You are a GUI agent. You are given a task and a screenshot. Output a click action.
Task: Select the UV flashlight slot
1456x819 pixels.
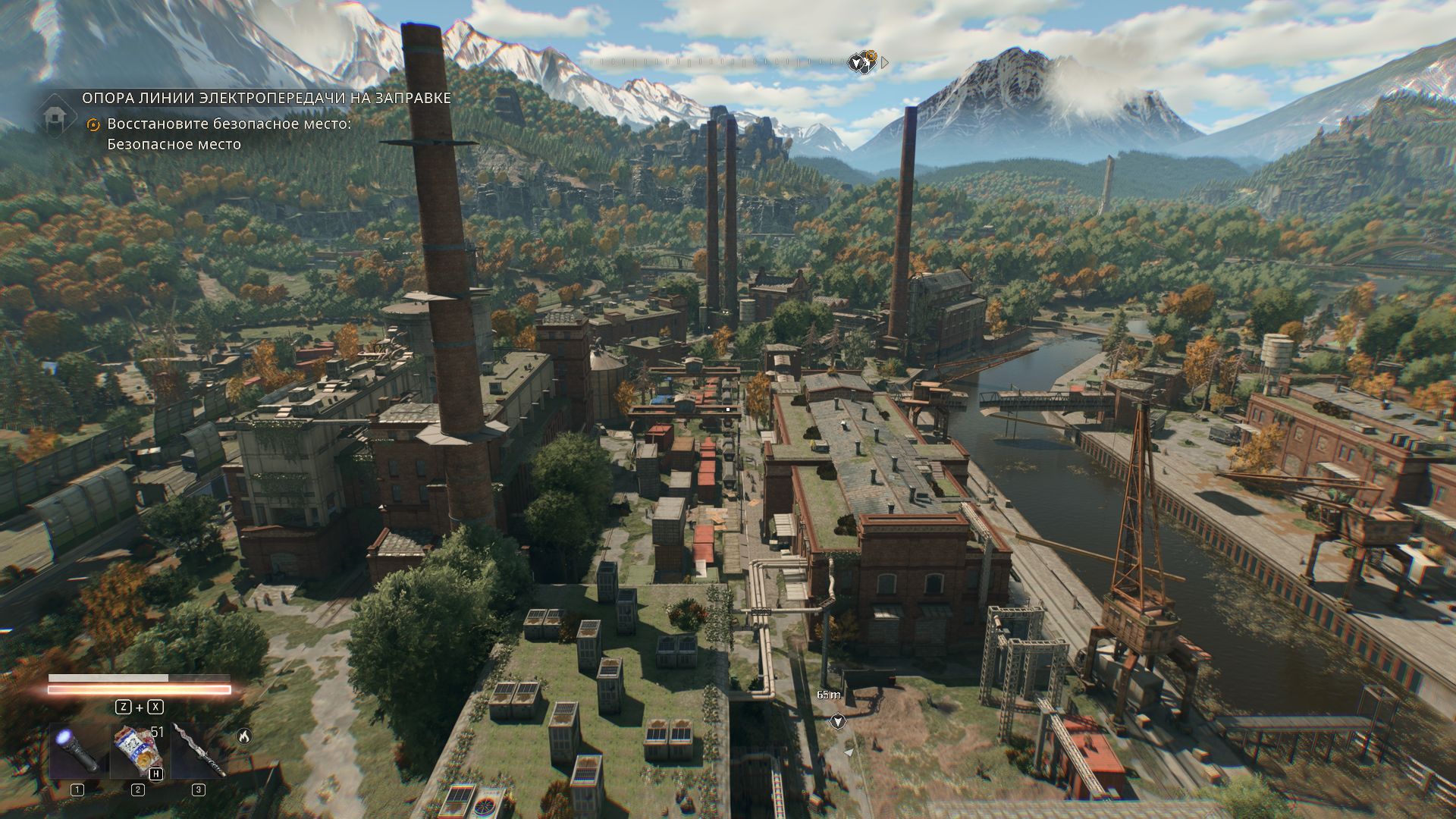tap(77, 752)
